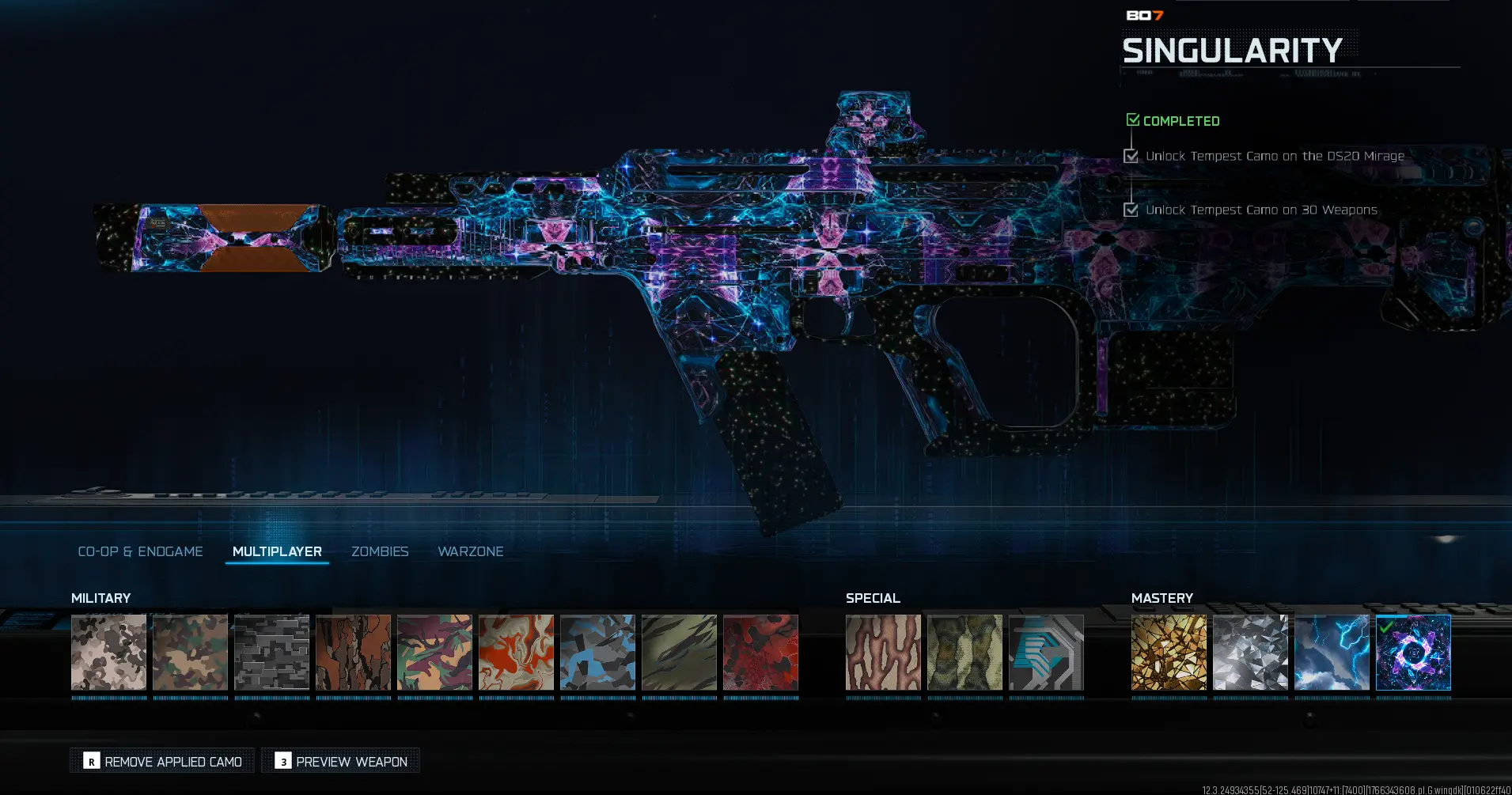Select the tree bark Military camo
Screen dimensions: 1512x795
353,653
